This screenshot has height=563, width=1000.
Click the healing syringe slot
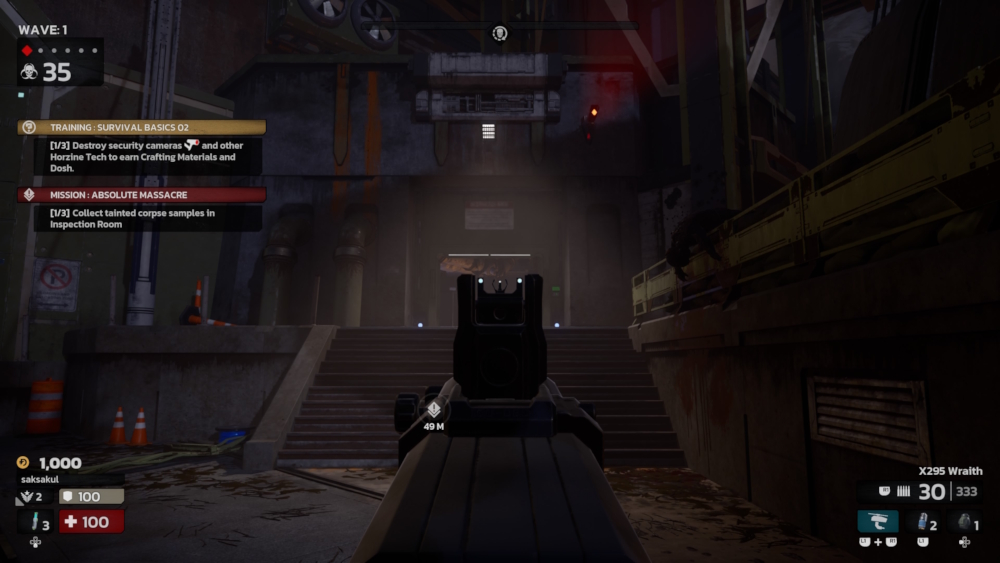(36, 521)
